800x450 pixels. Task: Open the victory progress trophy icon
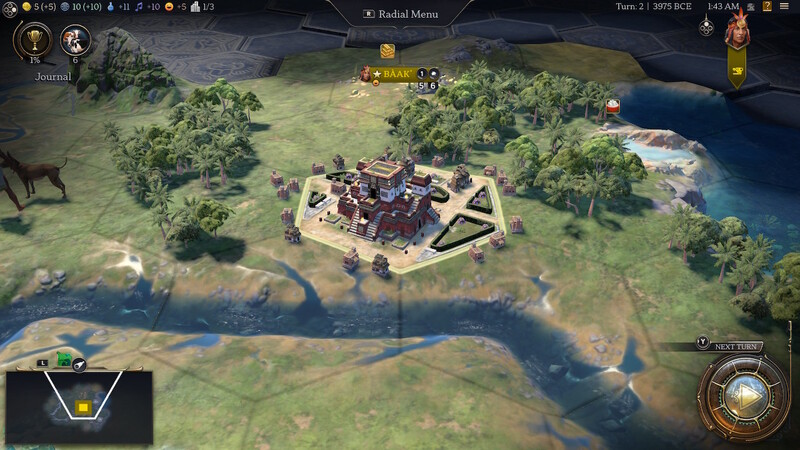point(33,41)
